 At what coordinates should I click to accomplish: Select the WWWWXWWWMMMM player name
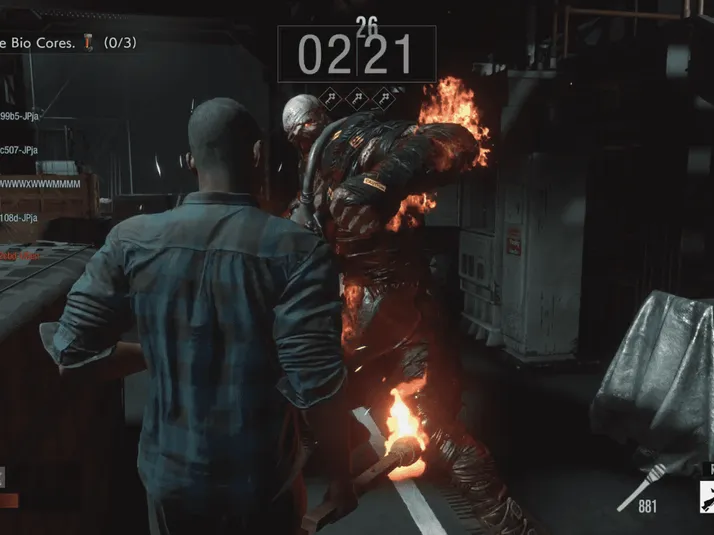coord(42,184)
